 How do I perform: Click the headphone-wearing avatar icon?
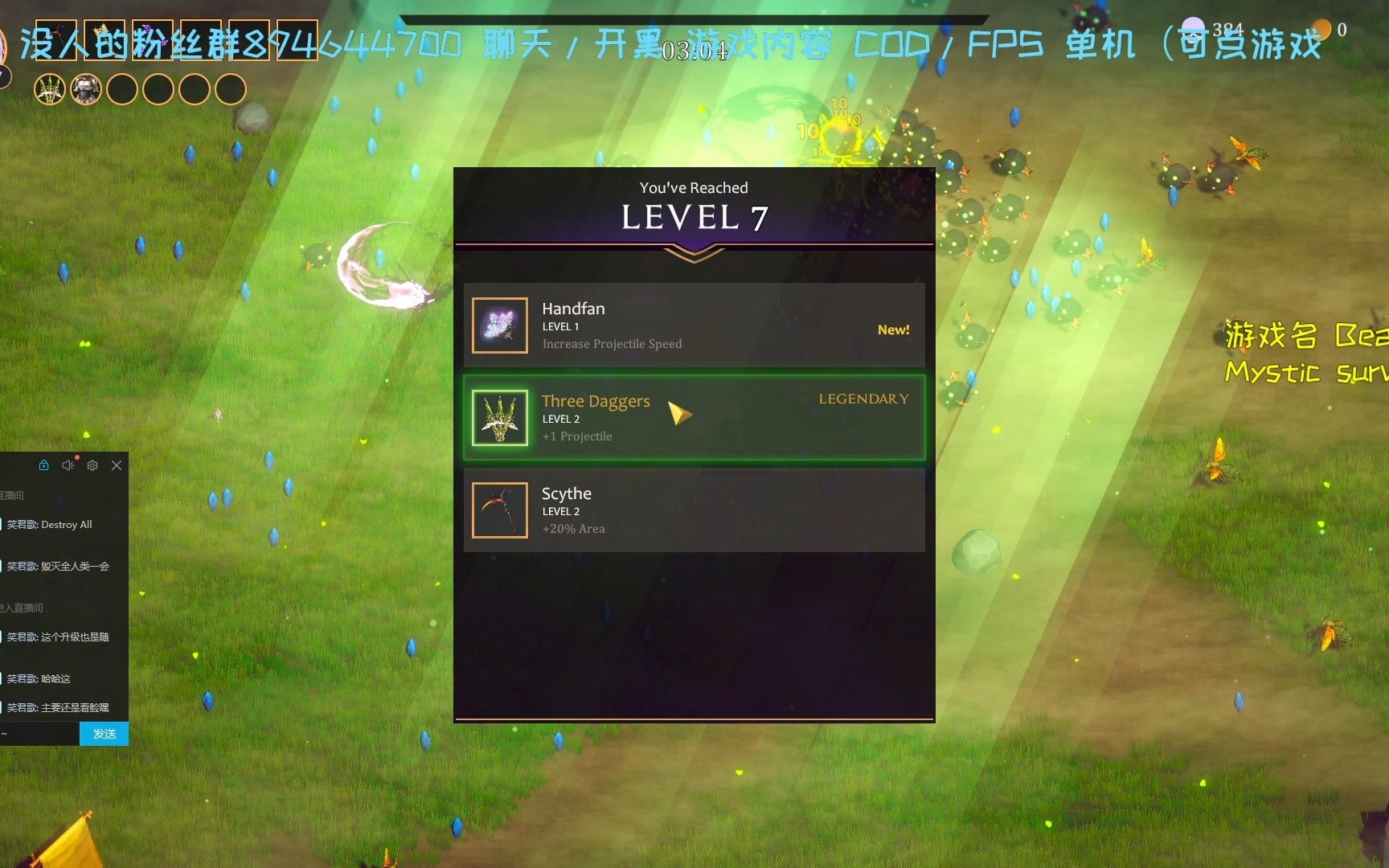[x=85, y=89]
